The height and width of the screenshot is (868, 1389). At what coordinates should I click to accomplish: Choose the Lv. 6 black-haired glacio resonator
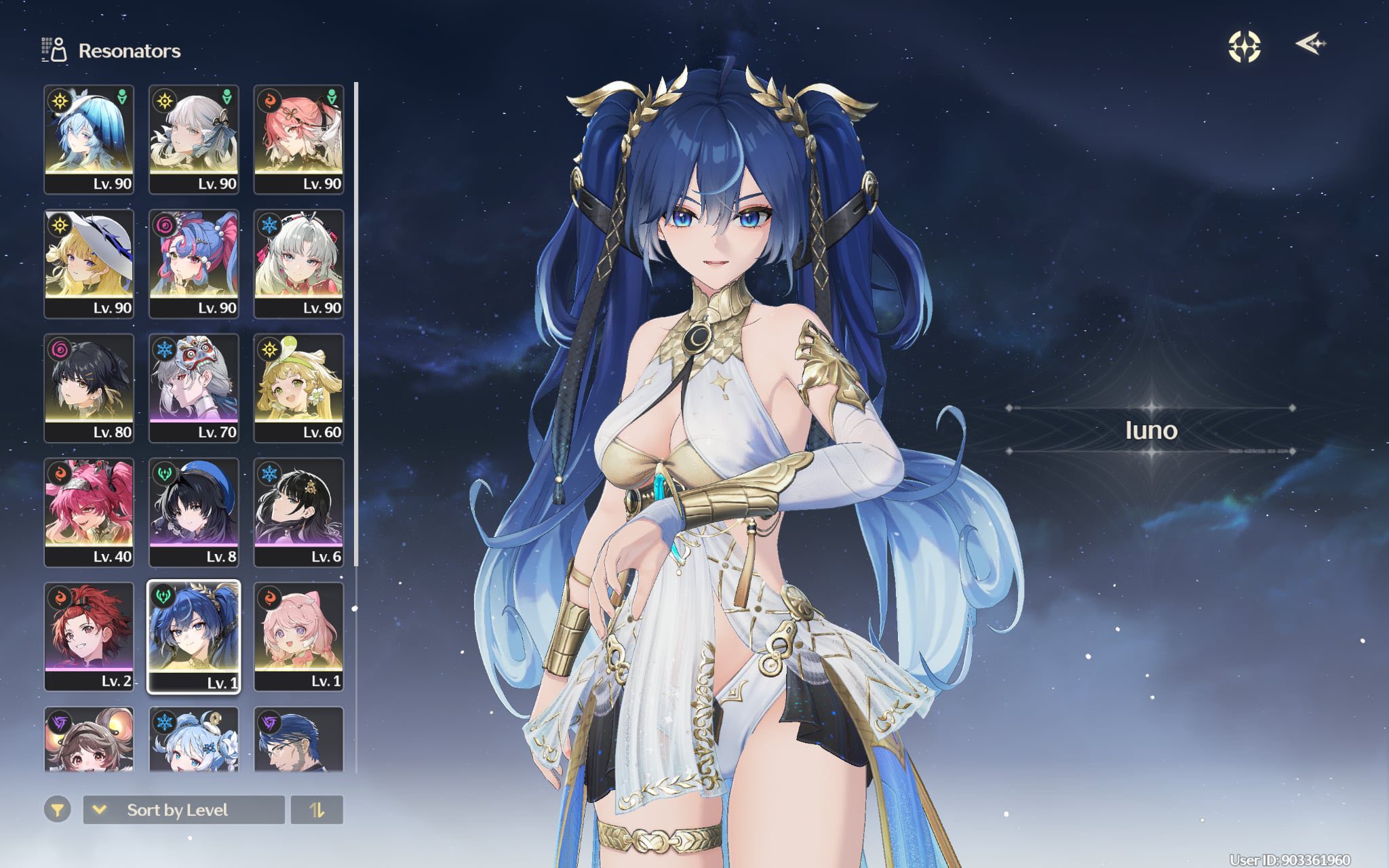click(298, 512)
